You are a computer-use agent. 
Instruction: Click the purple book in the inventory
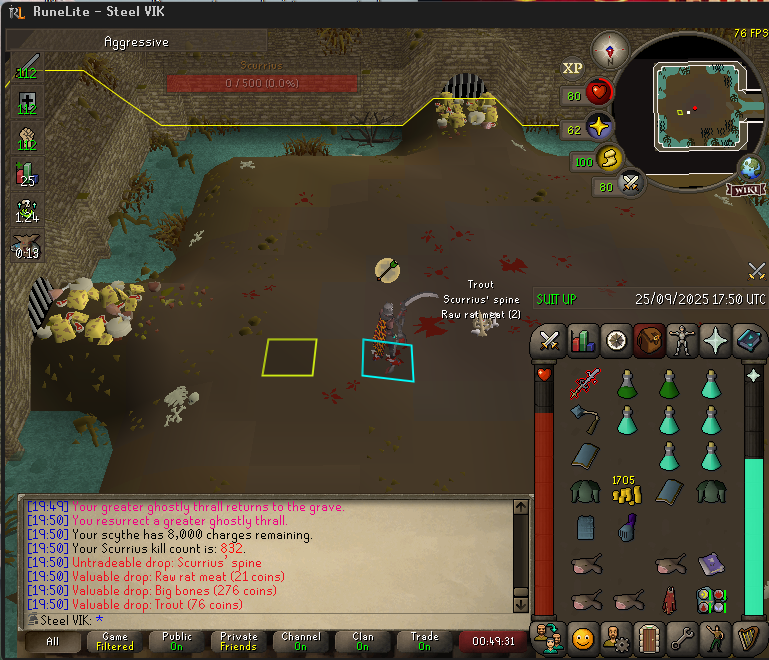pyautogui.click(x=711, y=565)
